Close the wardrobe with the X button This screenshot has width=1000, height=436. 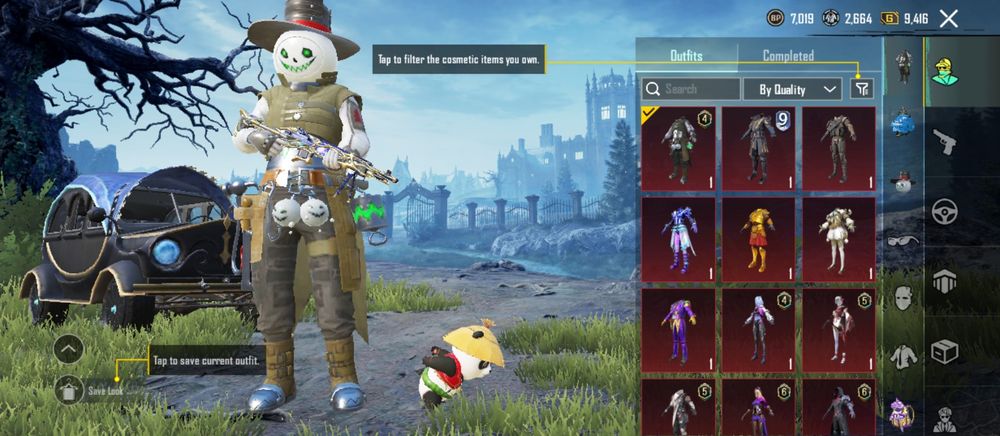point(949,18)
